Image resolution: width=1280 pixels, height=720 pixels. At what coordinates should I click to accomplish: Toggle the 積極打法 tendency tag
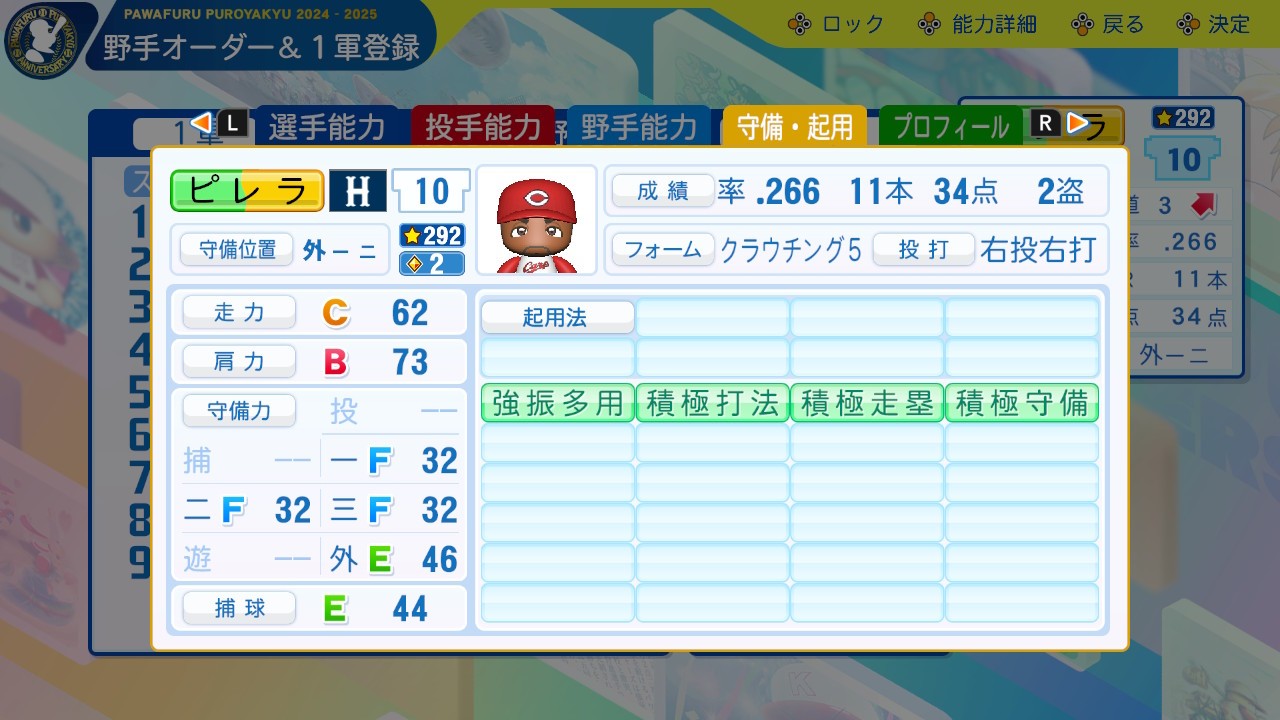pos(711,403)
